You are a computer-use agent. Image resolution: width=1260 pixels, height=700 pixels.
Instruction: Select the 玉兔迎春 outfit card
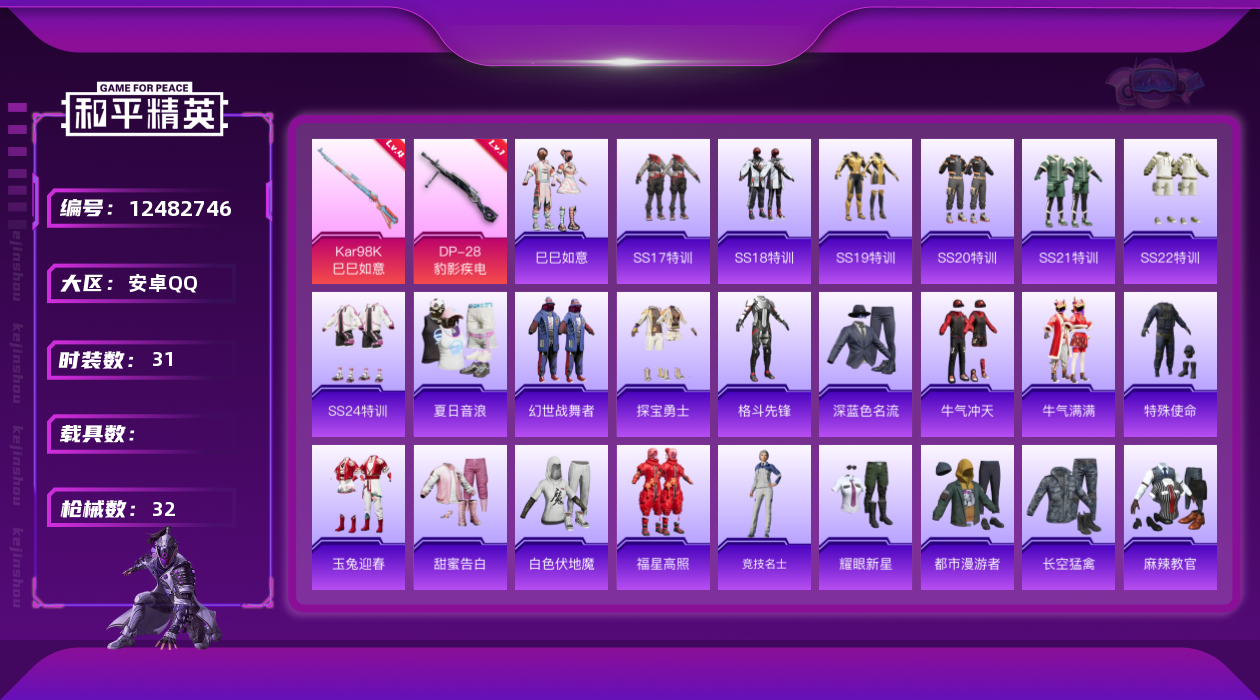click(358, 517)
